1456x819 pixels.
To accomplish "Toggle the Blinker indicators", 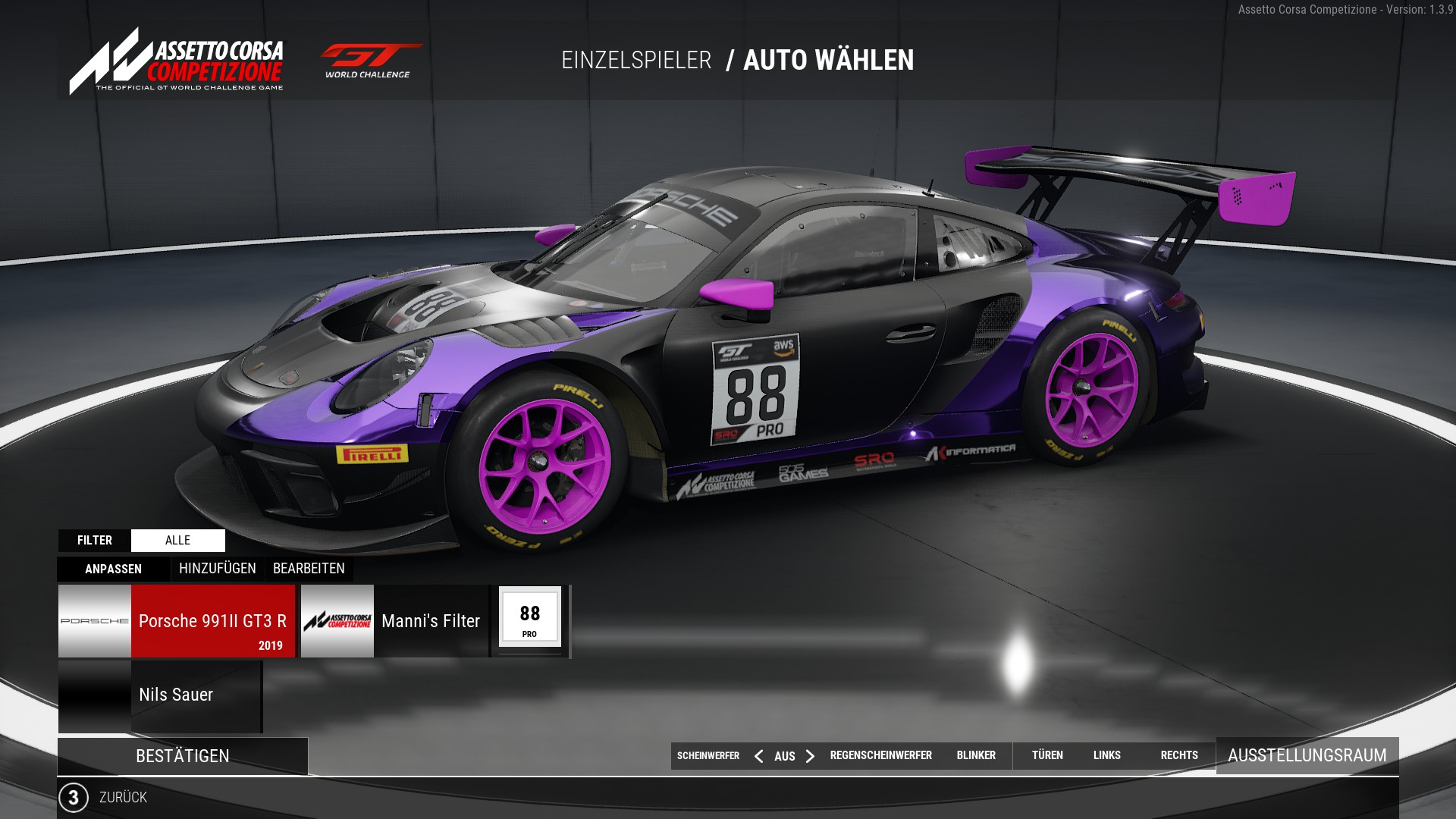I will pyautogui.click(x=976, y=755).
